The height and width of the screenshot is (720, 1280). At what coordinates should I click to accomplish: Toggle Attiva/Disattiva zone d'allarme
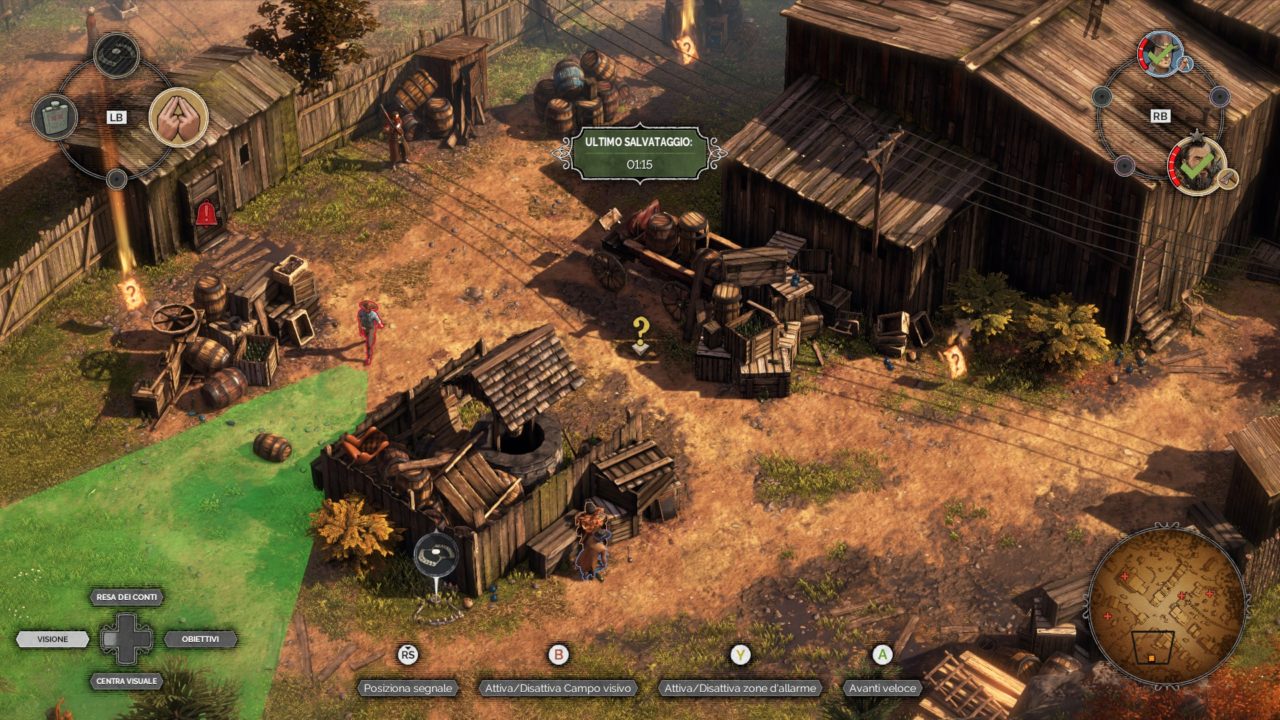point(740,688)
